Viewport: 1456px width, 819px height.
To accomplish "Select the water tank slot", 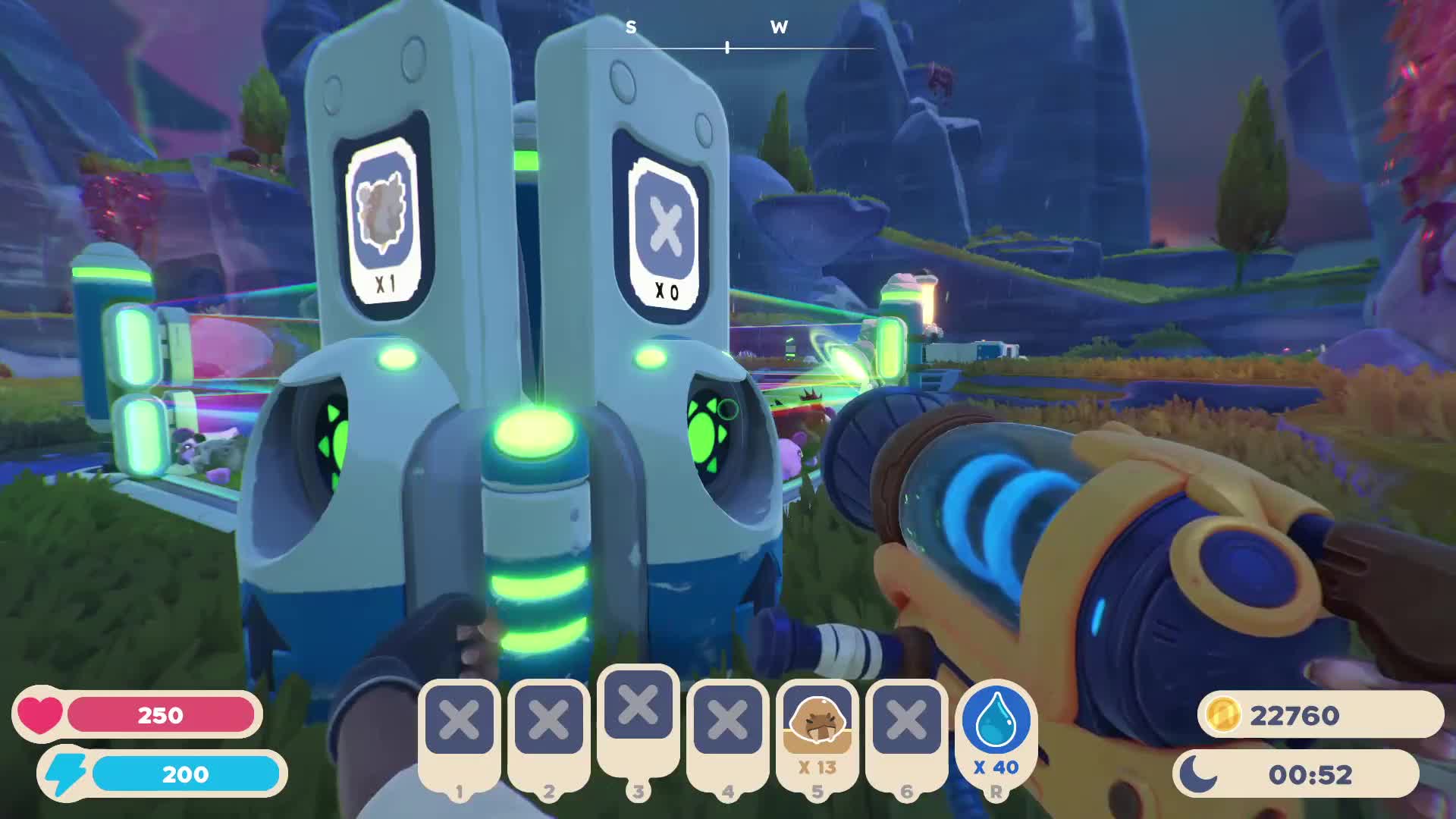I will pyautogui.click(x=996, y=730).
